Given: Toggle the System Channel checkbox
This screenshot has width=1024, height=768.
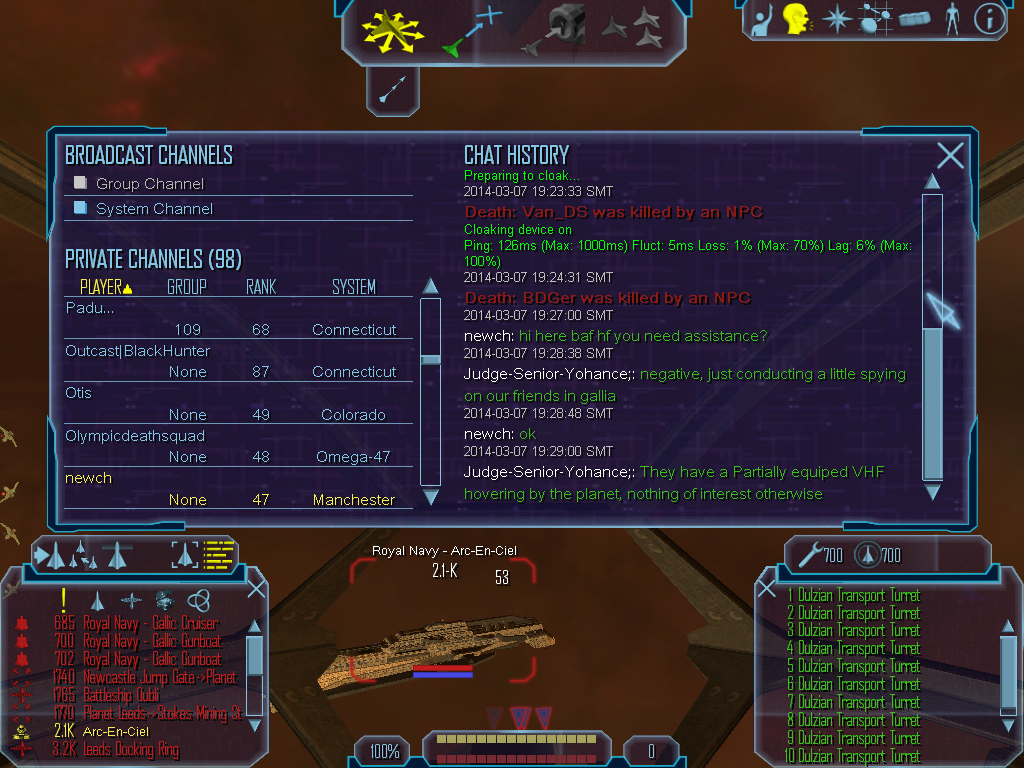Looking at the screenshot, I should tap(81, 208).
